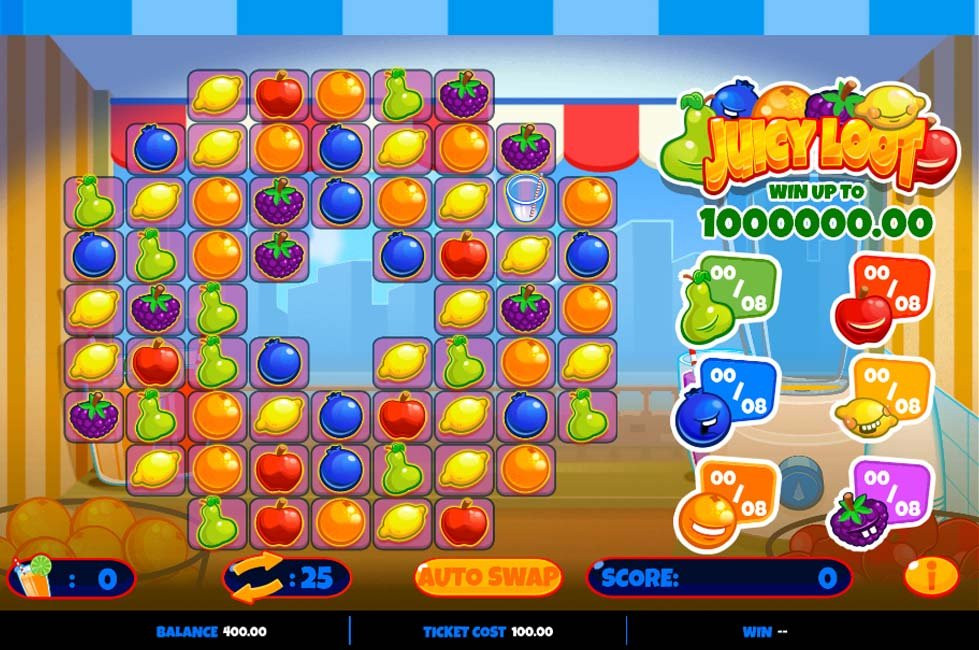Open the game info button
This screenshot has height=650, width=979.
coord(930,576)
